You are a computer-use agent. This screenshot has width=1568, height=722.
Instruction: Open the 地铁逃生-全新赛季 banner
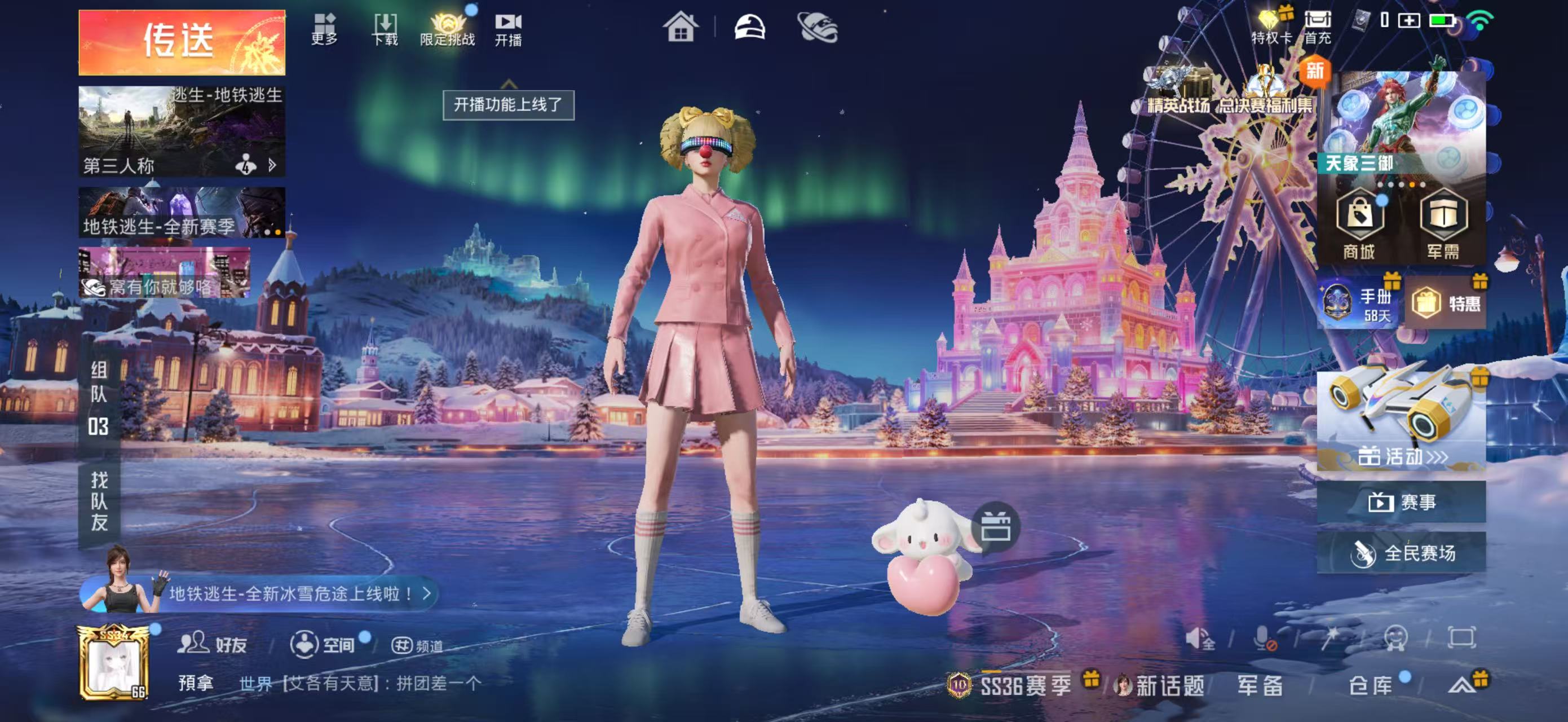point(182,213)
